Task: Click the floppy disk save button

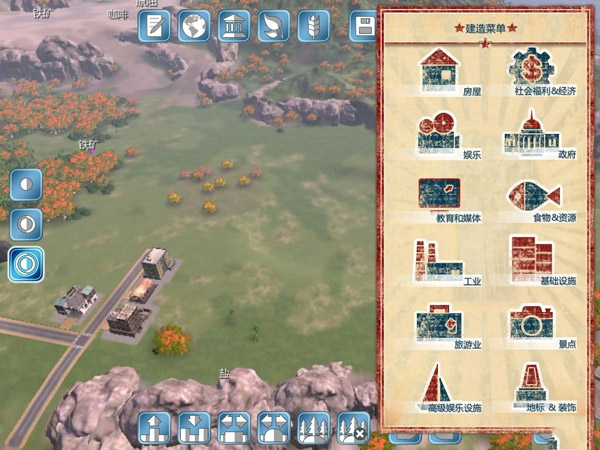Action: pyautogui.click(x=364, y=26)
